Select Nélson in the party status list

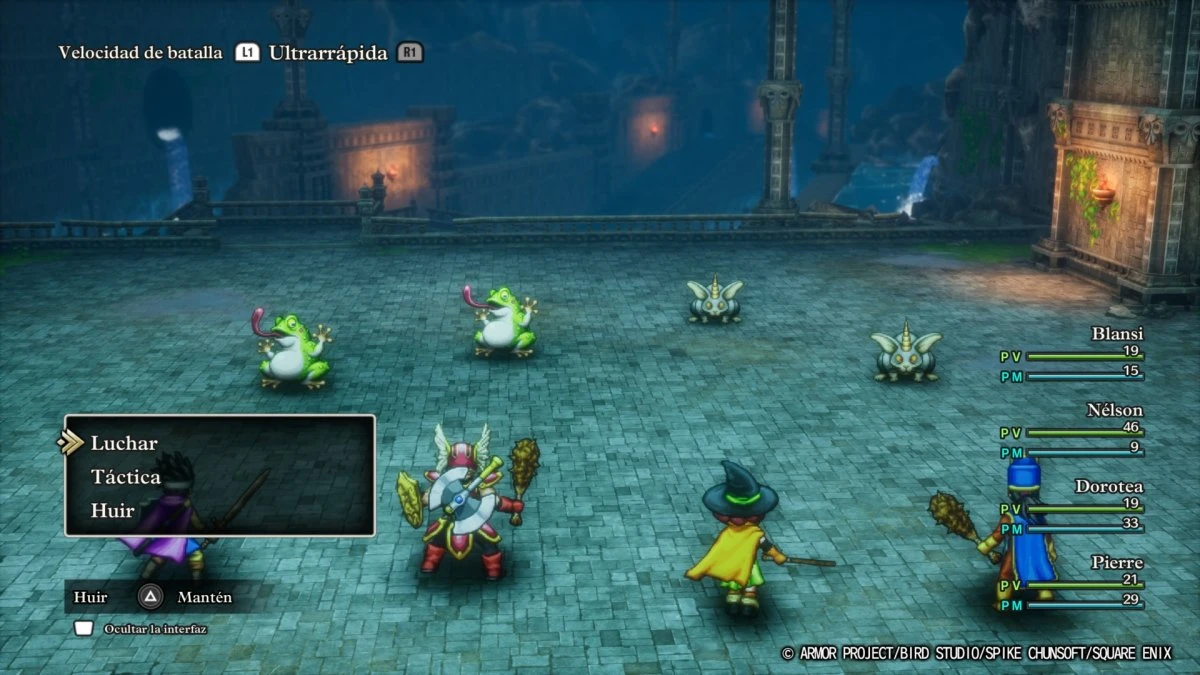tap(1114, 410)
